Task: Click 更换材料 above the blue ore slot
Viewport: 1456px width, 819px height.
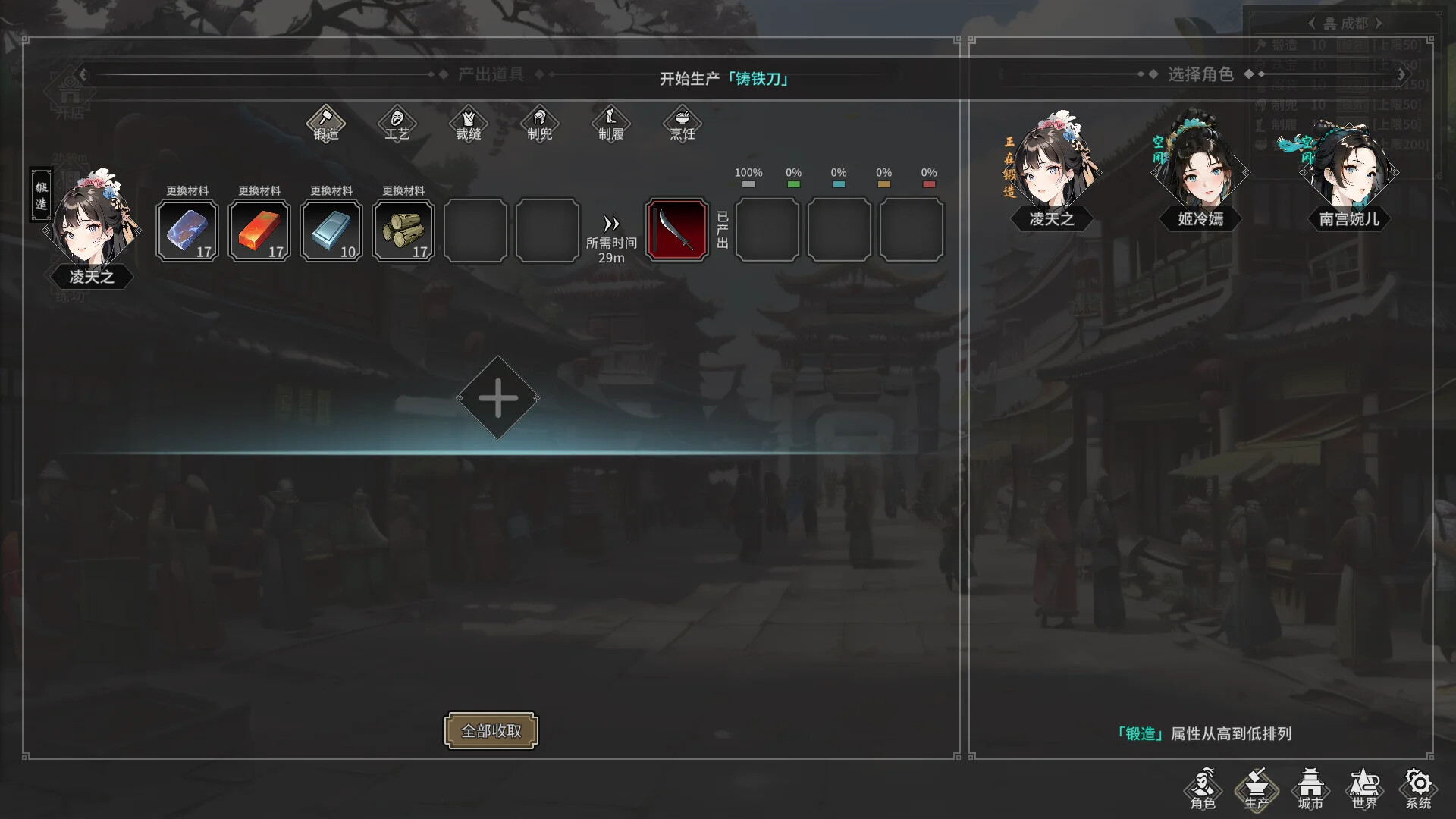Action: coord(187,191)
